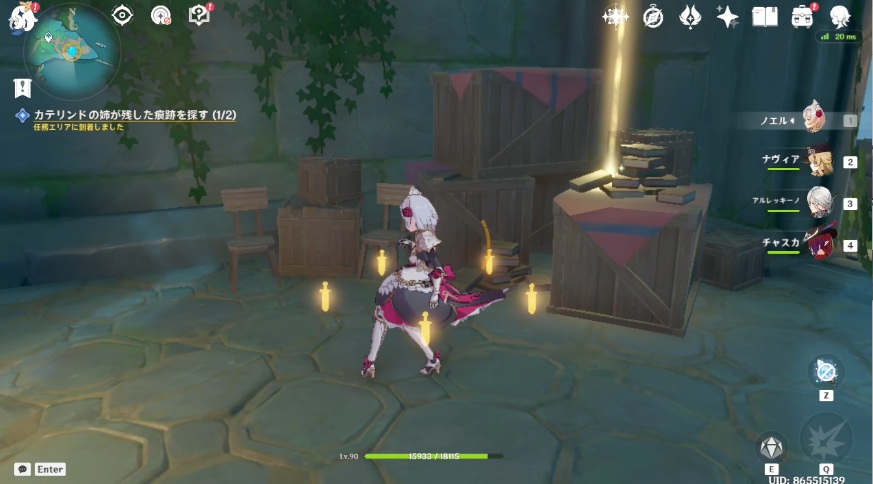
Task: Open the tutorial guide book with alert
Action: coord(200,15)
